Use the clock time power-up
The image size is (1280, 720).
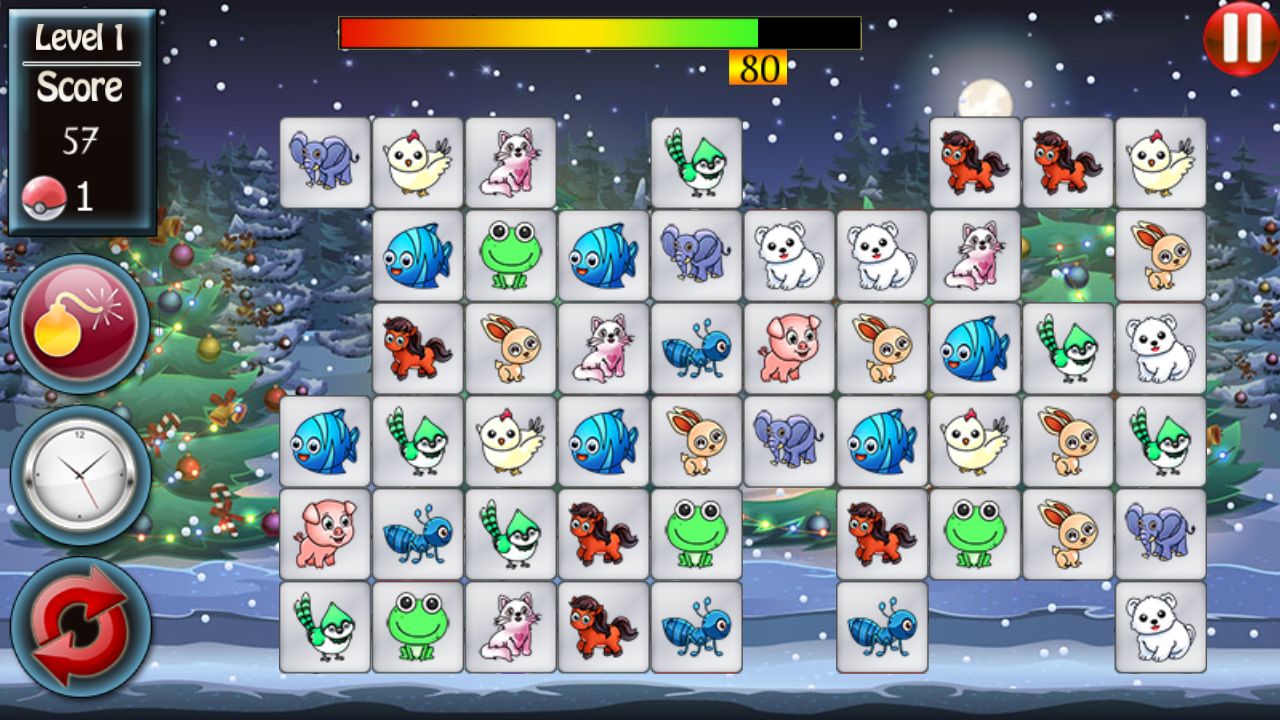(80, 475)
